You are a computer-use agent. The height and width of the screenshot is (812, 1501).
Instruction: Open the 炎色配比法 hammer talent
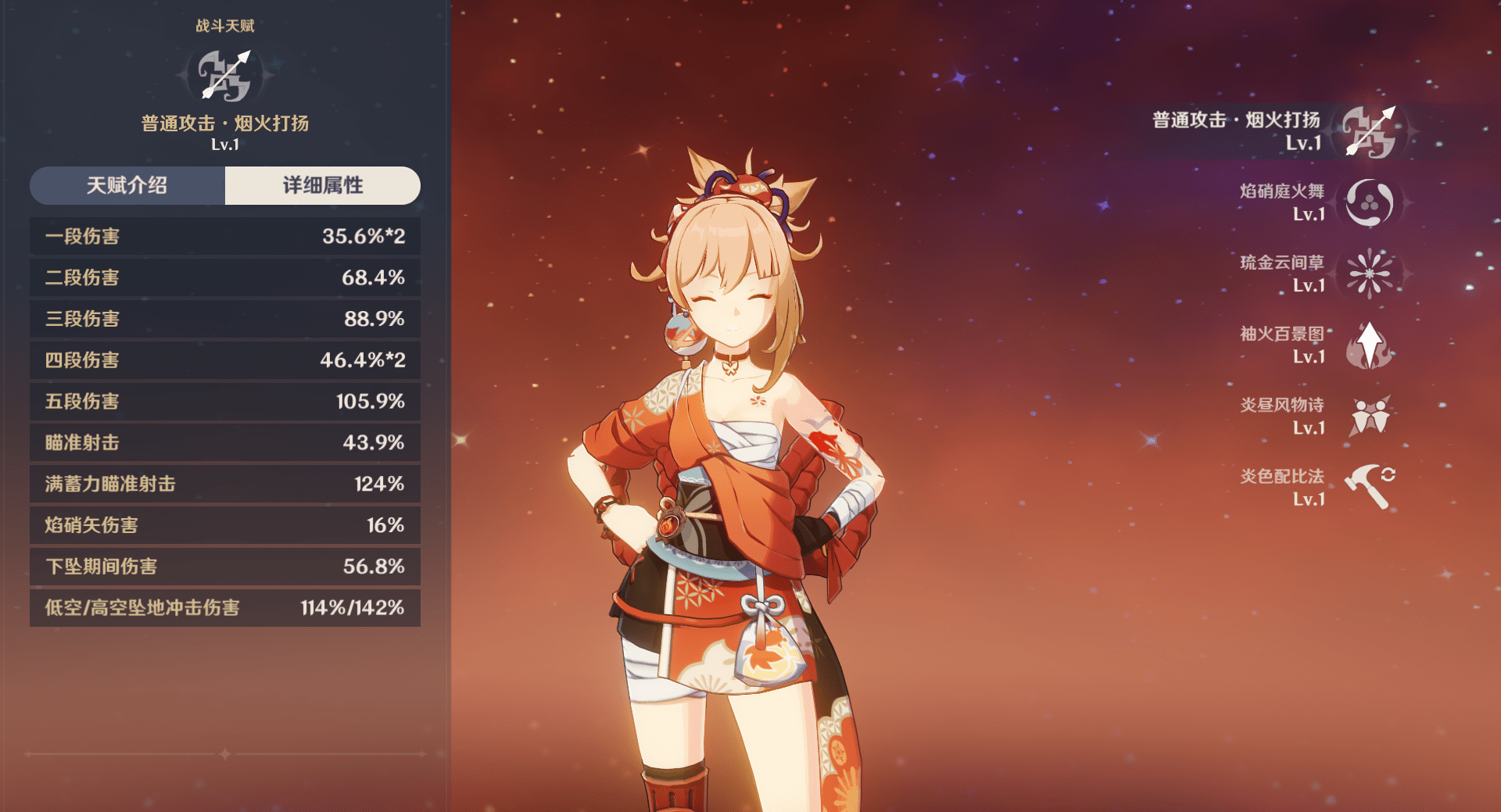pyautogui.click(x=1369, y=486)
